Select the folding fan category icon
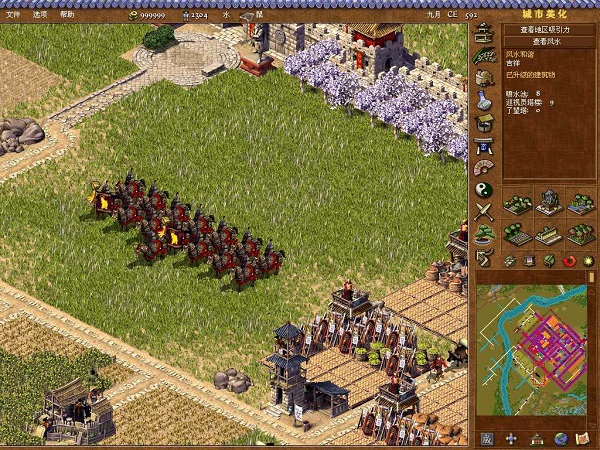This screenshot has height=450, width=600. (x=484, y=166)
